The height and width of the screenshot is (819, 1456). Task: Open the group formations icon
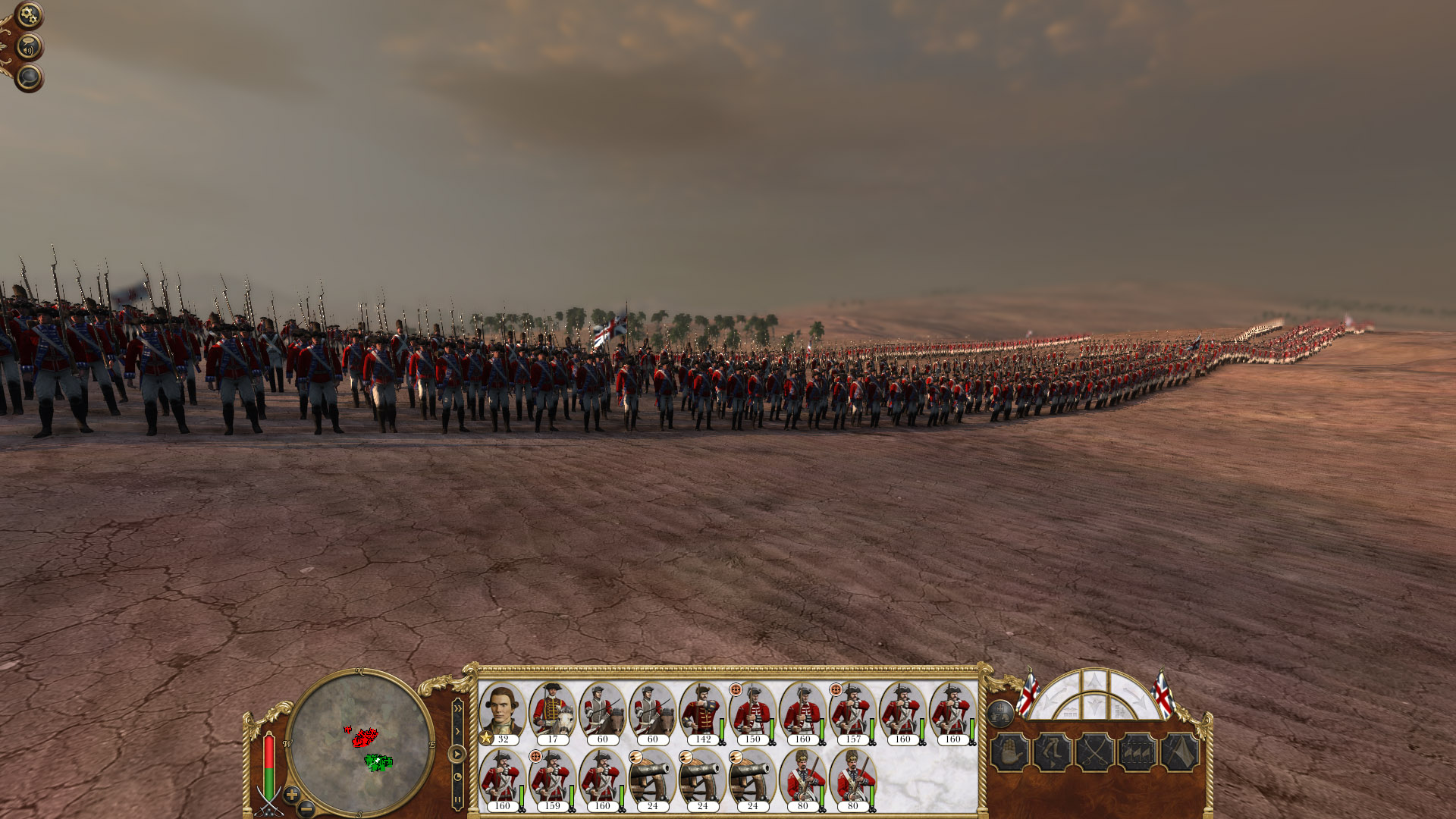point(1137,752)
